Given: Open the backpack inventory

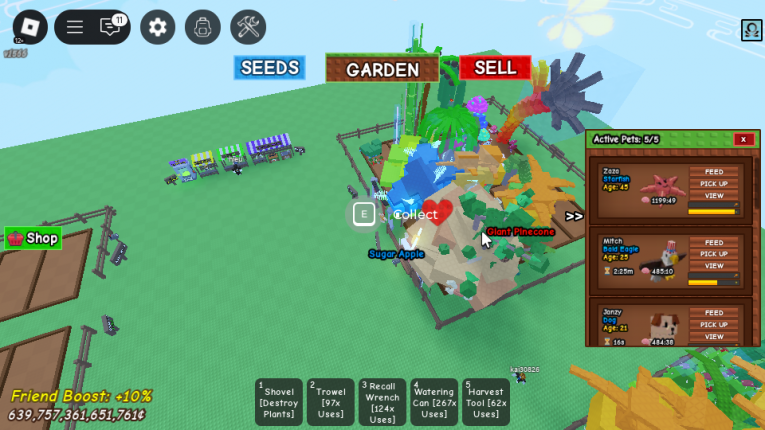Looking at the screenshot, I should point(203,27).
